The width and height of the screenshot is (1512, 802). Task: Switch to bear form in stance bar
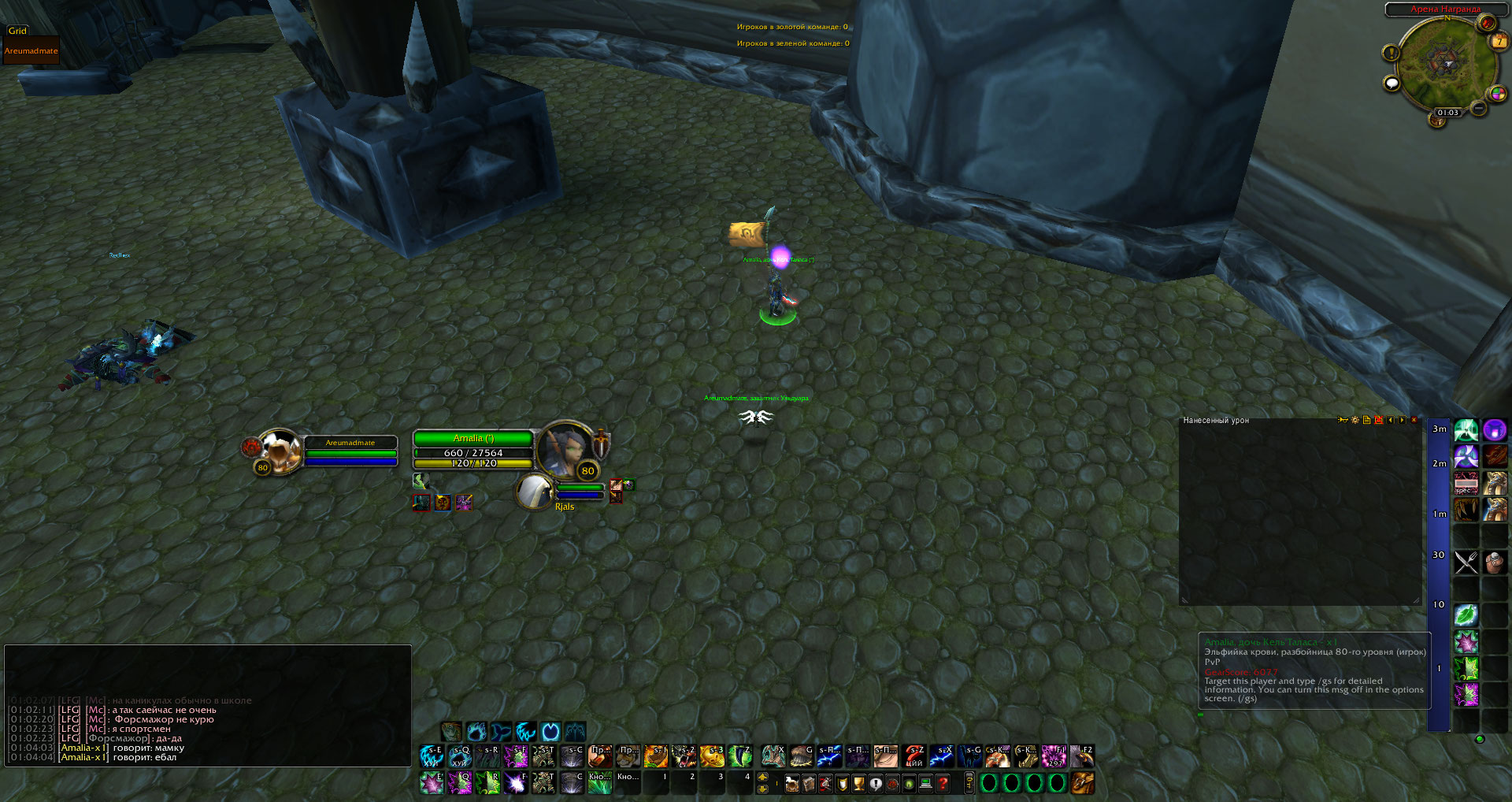tap(476, 731)
